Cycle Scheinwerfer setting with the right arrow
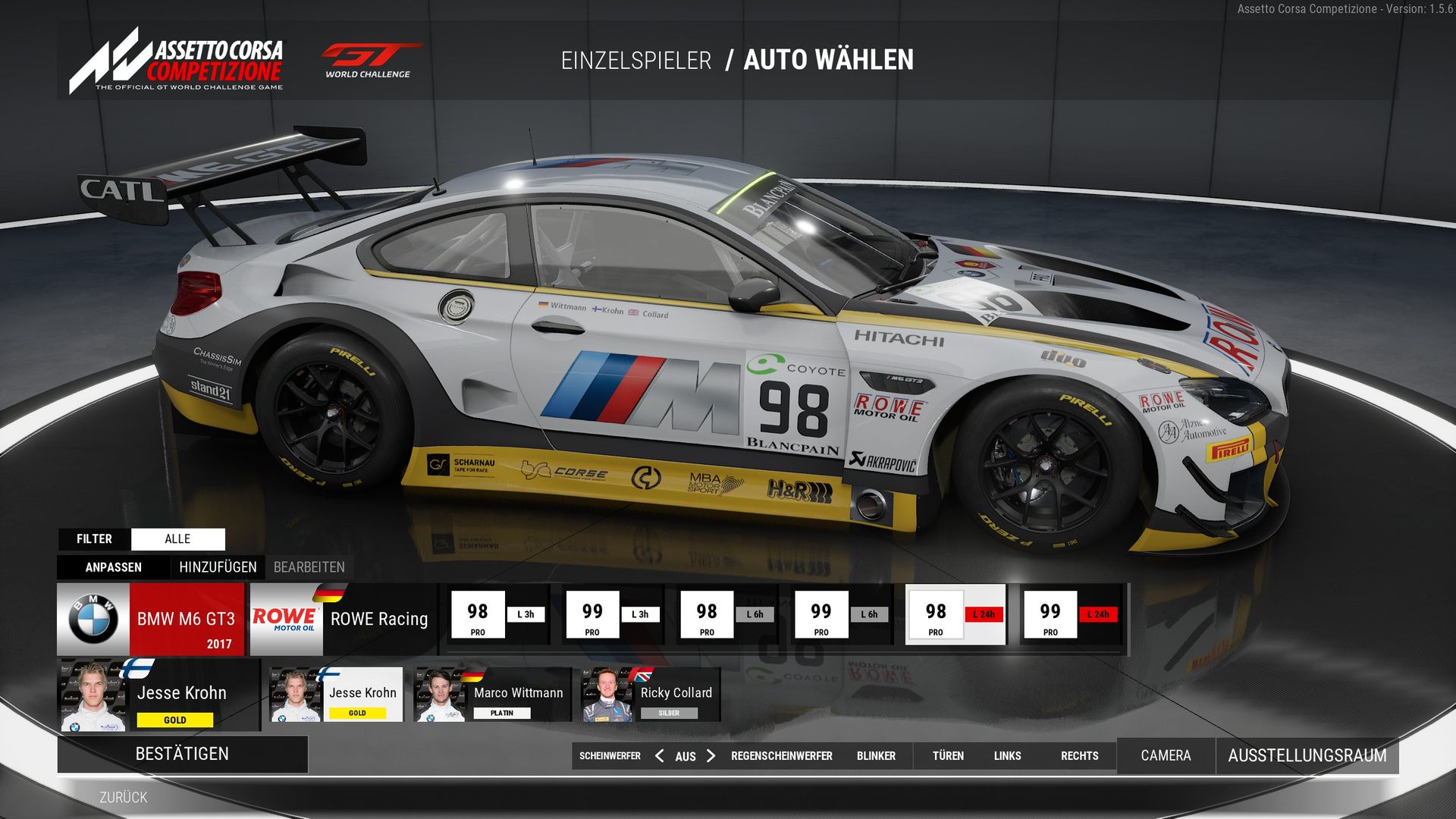Image resolution: width=1456 pixels, height=819 pixels. click(x=711, y=755)
